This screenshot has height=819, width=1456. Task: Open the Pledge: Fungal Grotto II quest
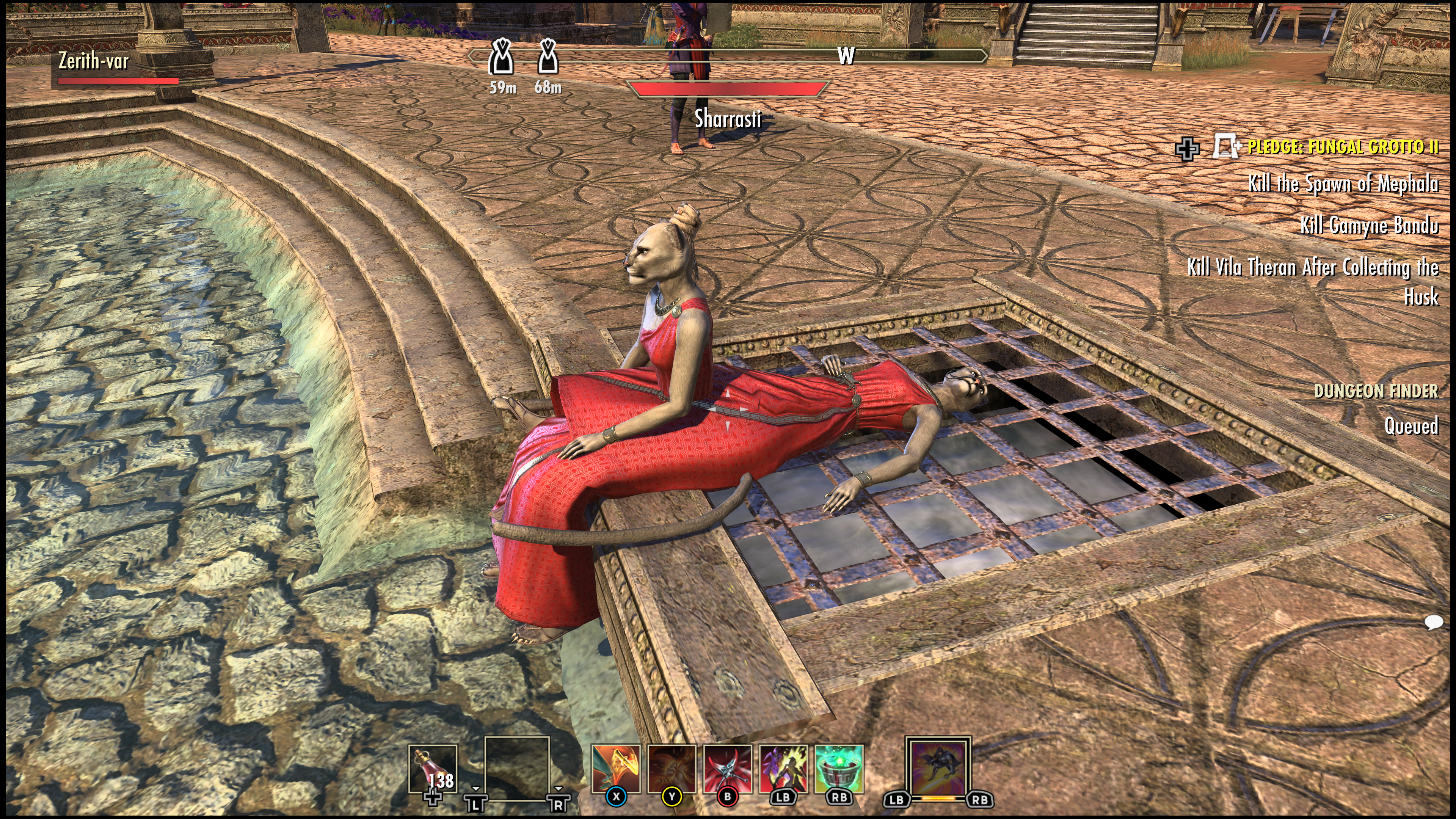pyautogui.click(x=1342, y=147)
